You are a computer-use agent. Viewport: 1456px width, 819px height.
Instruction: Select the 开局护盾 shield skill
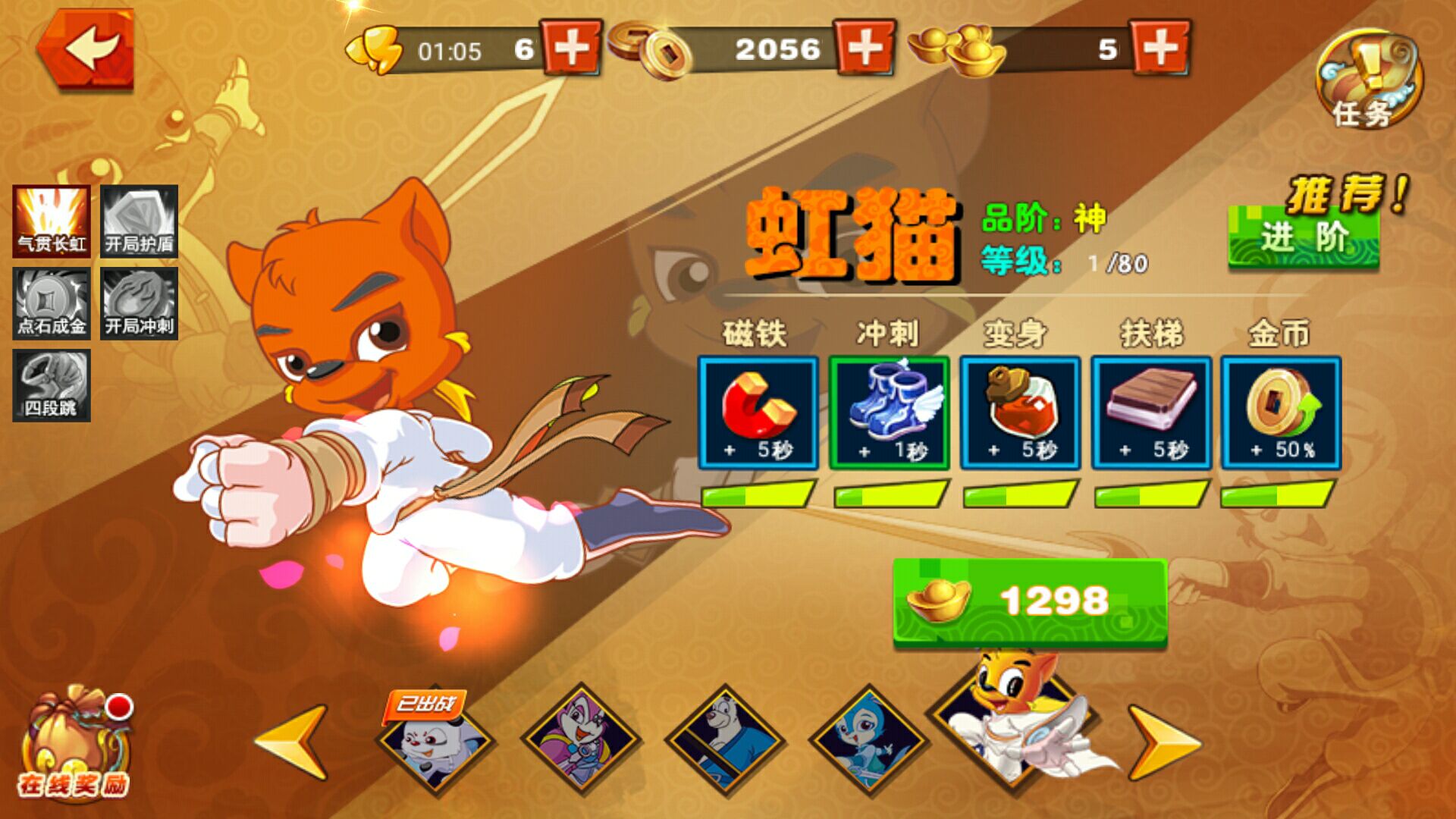click(139, 221)
